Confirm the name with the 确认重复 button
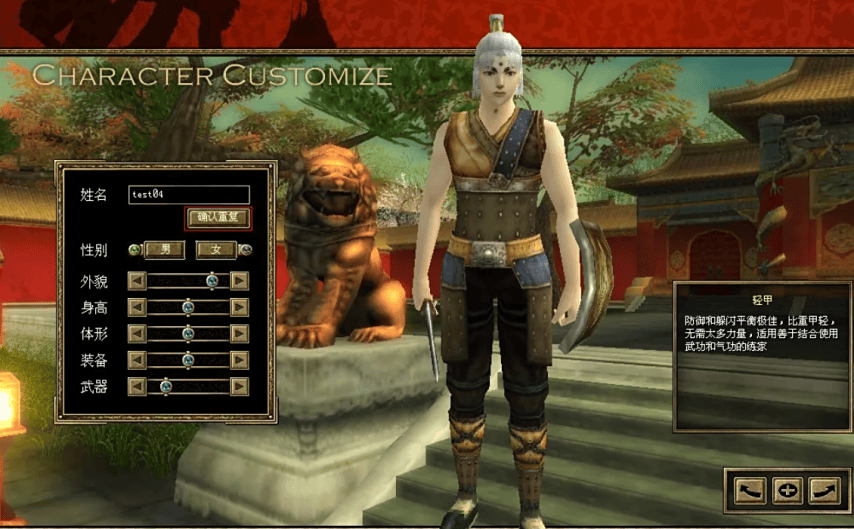The width and height of the screenshot is (854, 529). tap(218, 217)
